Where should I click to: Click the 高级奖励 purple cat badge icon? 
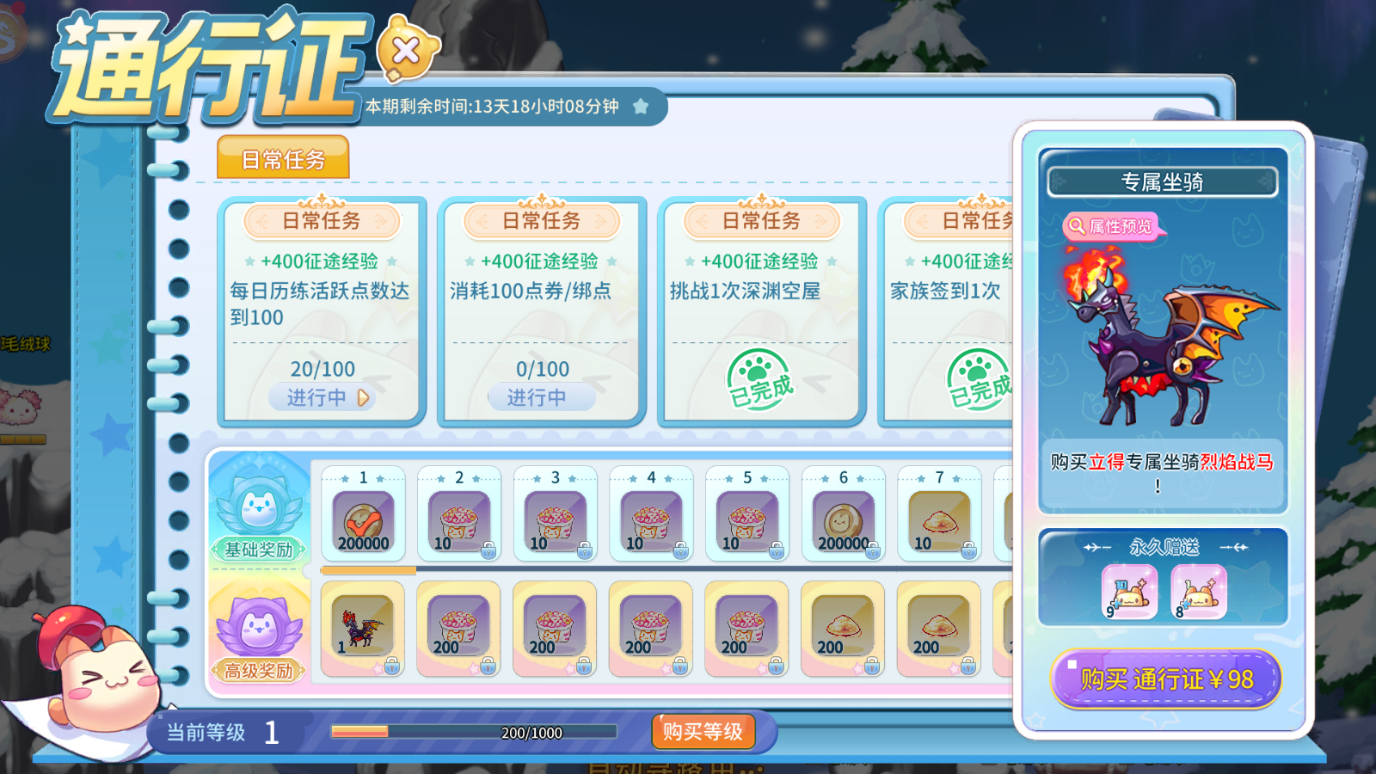click(258, 623)
